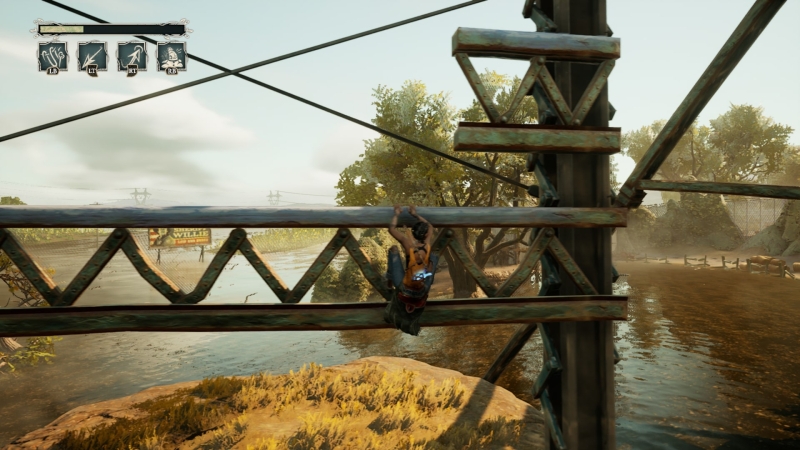The image size is (800, 450).
Task: Use the upward arrow swirl ability
Action: click(x=132, y=56)
